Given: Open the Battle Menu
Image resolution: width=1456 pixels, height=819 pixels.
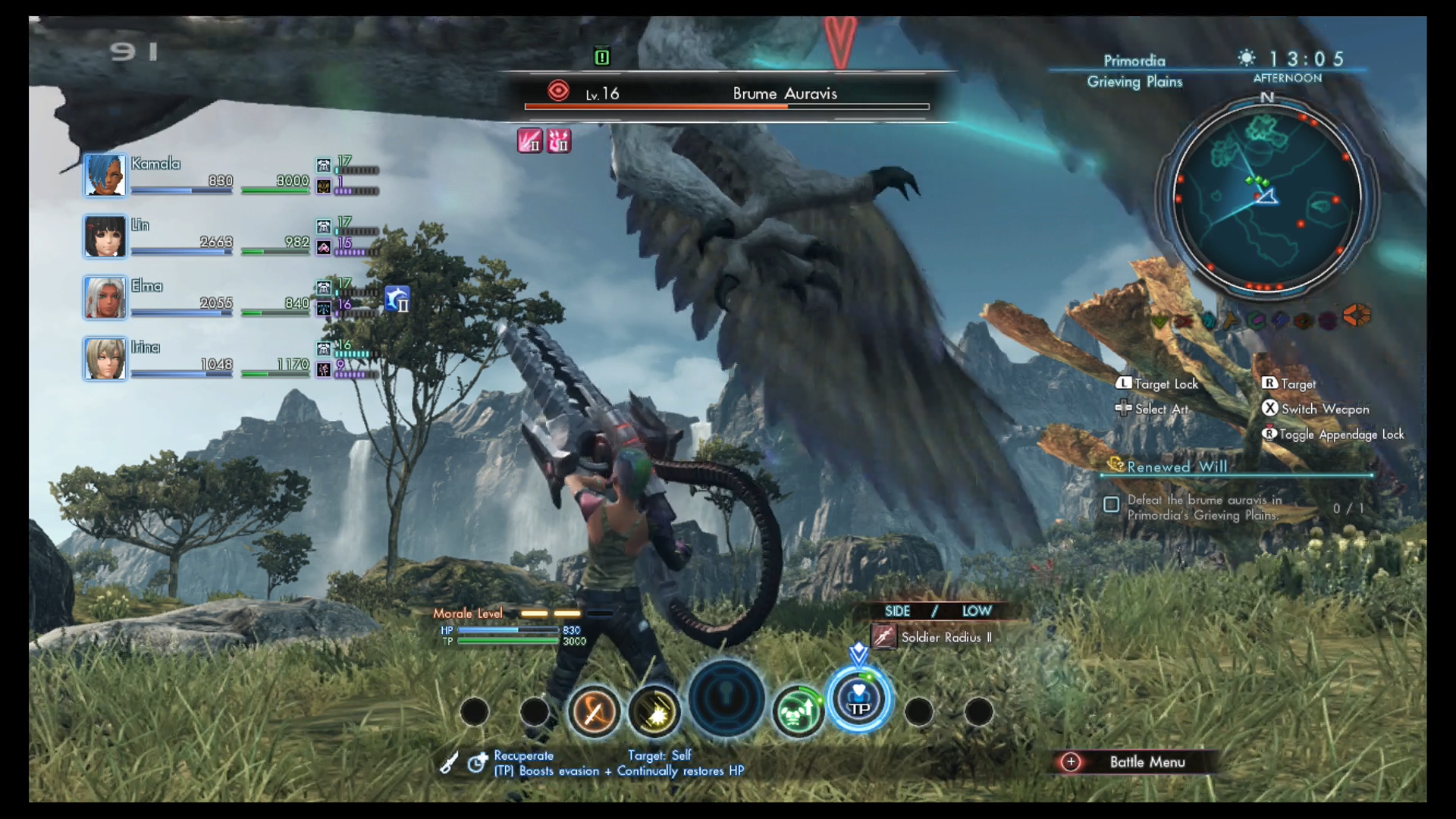Looking at the screenshot, I should tap(1135, 762).
